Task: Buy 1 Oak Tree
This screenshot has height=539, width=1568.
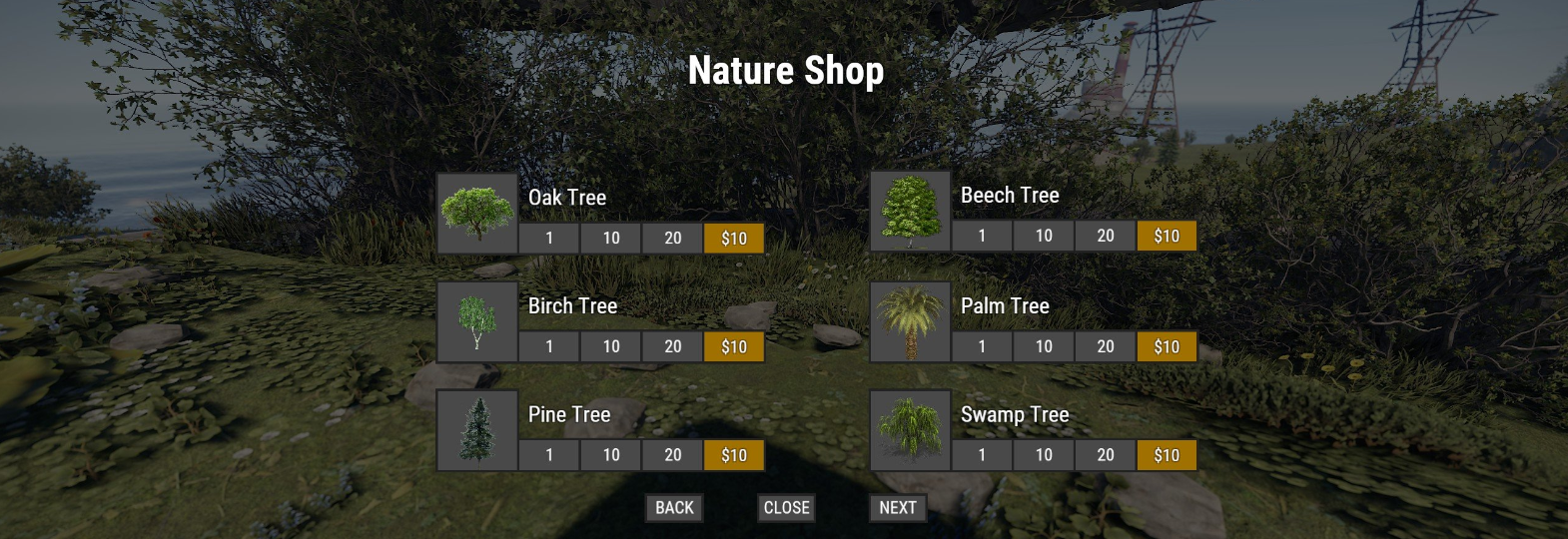Action: 549,239
